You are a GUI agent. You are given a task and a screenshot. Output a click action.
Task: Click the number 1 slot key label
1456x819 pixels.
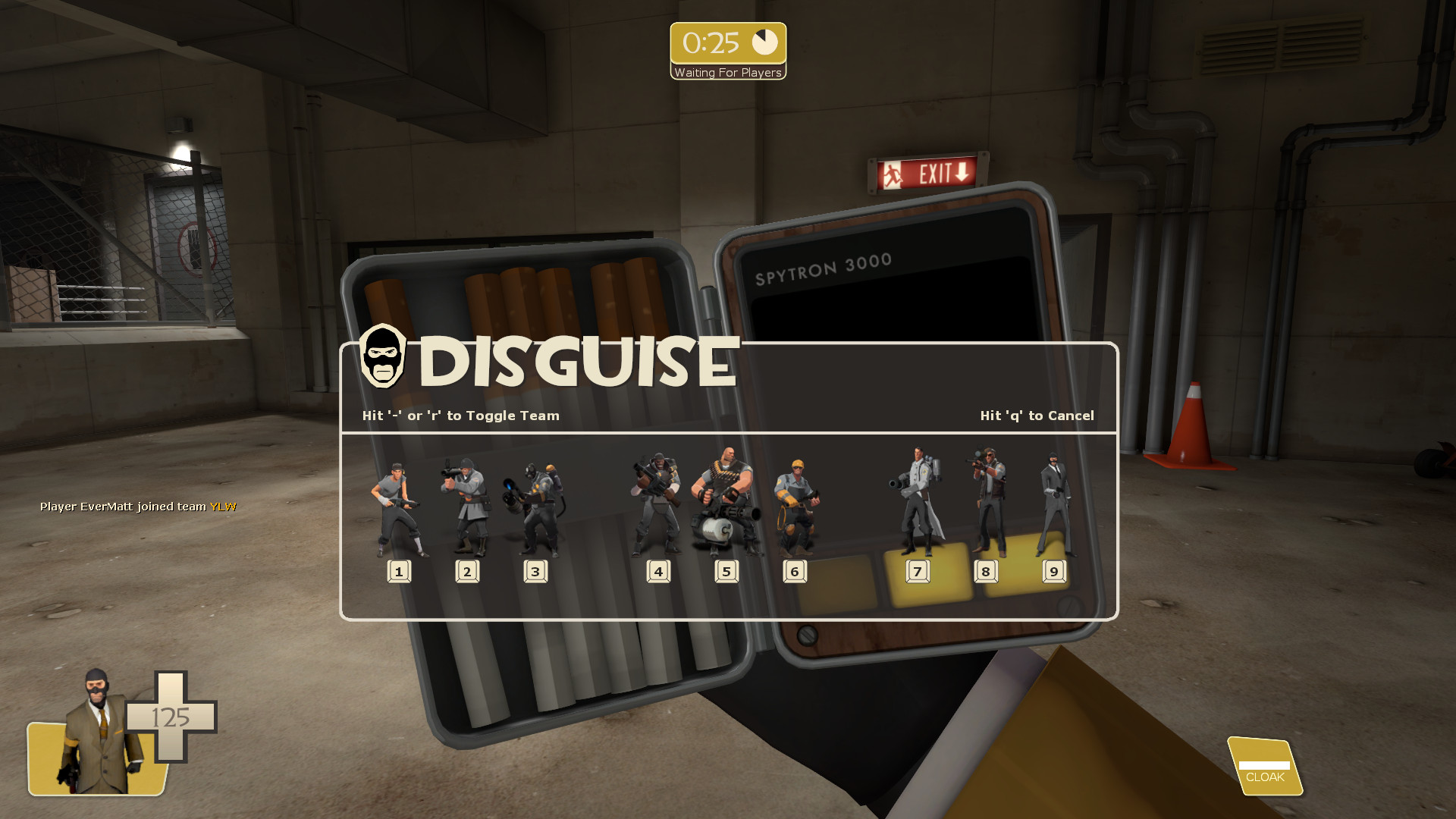[398, 571]
